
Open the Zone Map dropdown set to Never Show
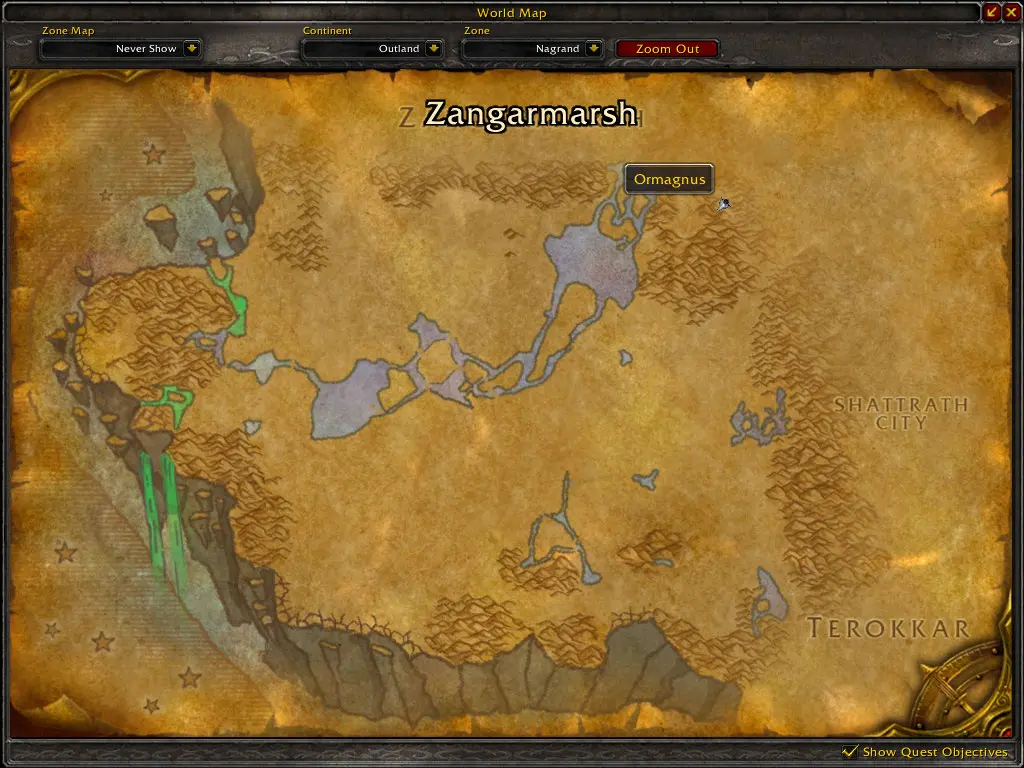192,49
